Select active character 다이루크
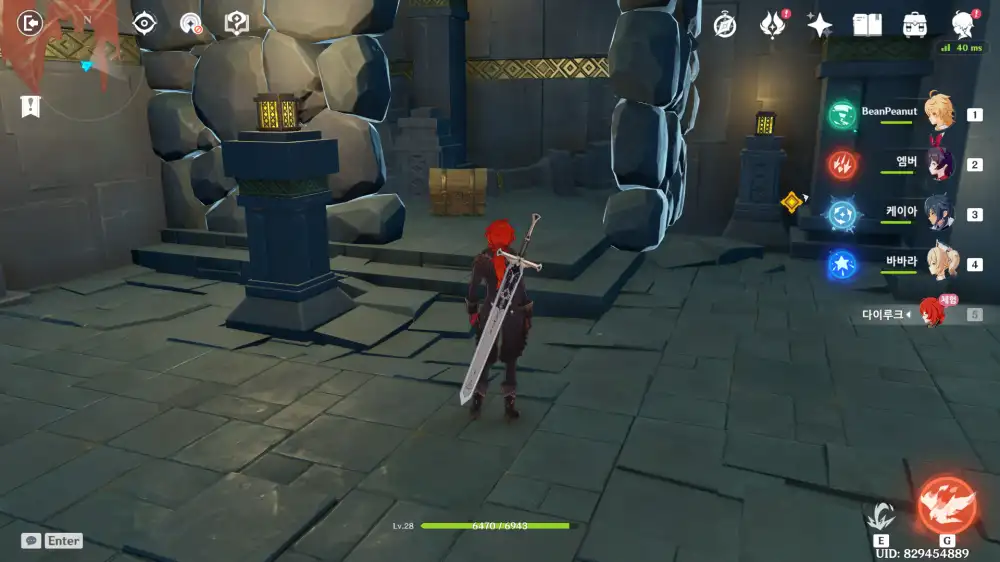 (x=930, y=313)
